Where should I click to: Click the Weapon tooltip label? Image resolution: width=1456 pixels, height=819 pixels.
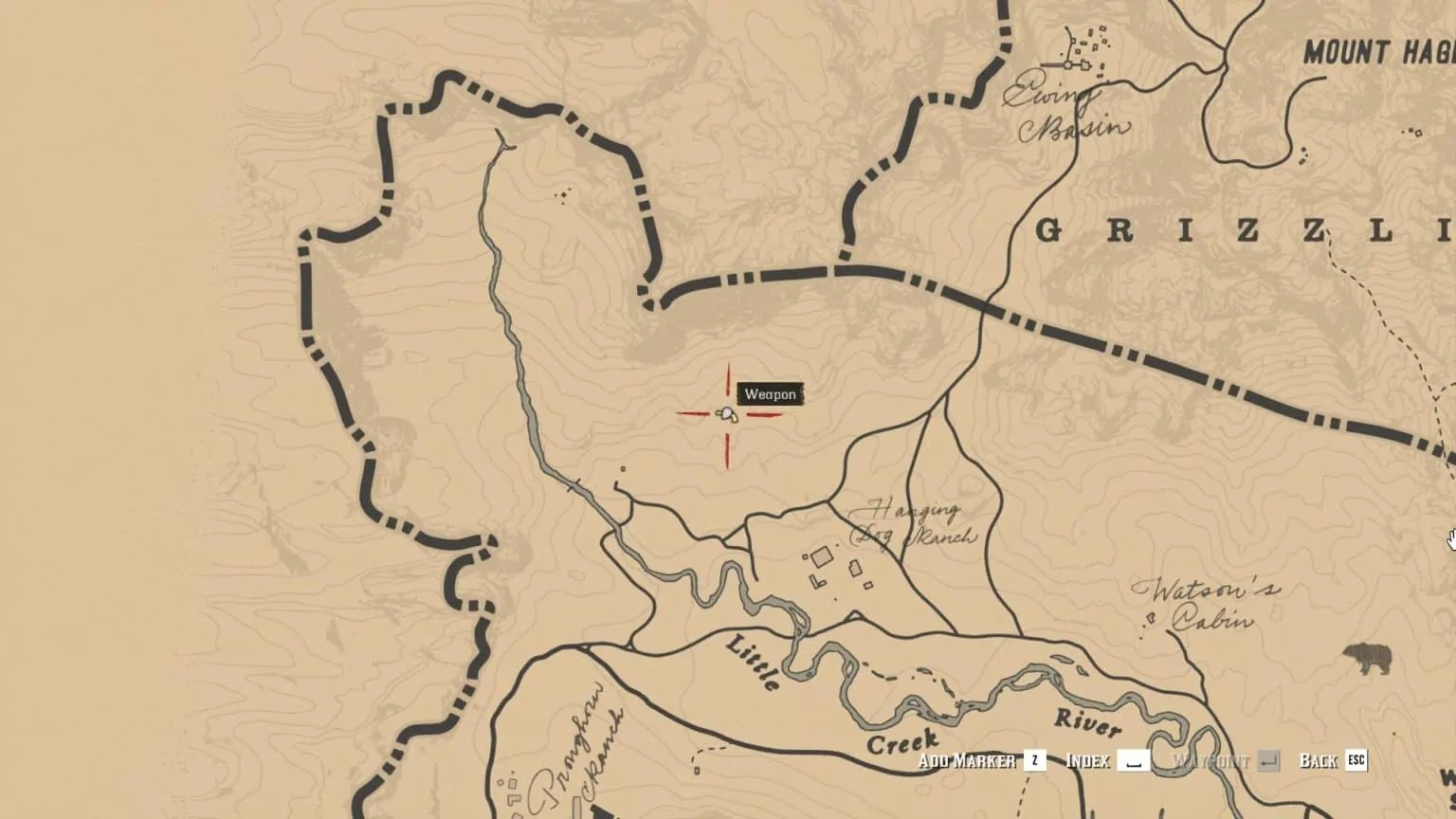(x=771, y=394)
